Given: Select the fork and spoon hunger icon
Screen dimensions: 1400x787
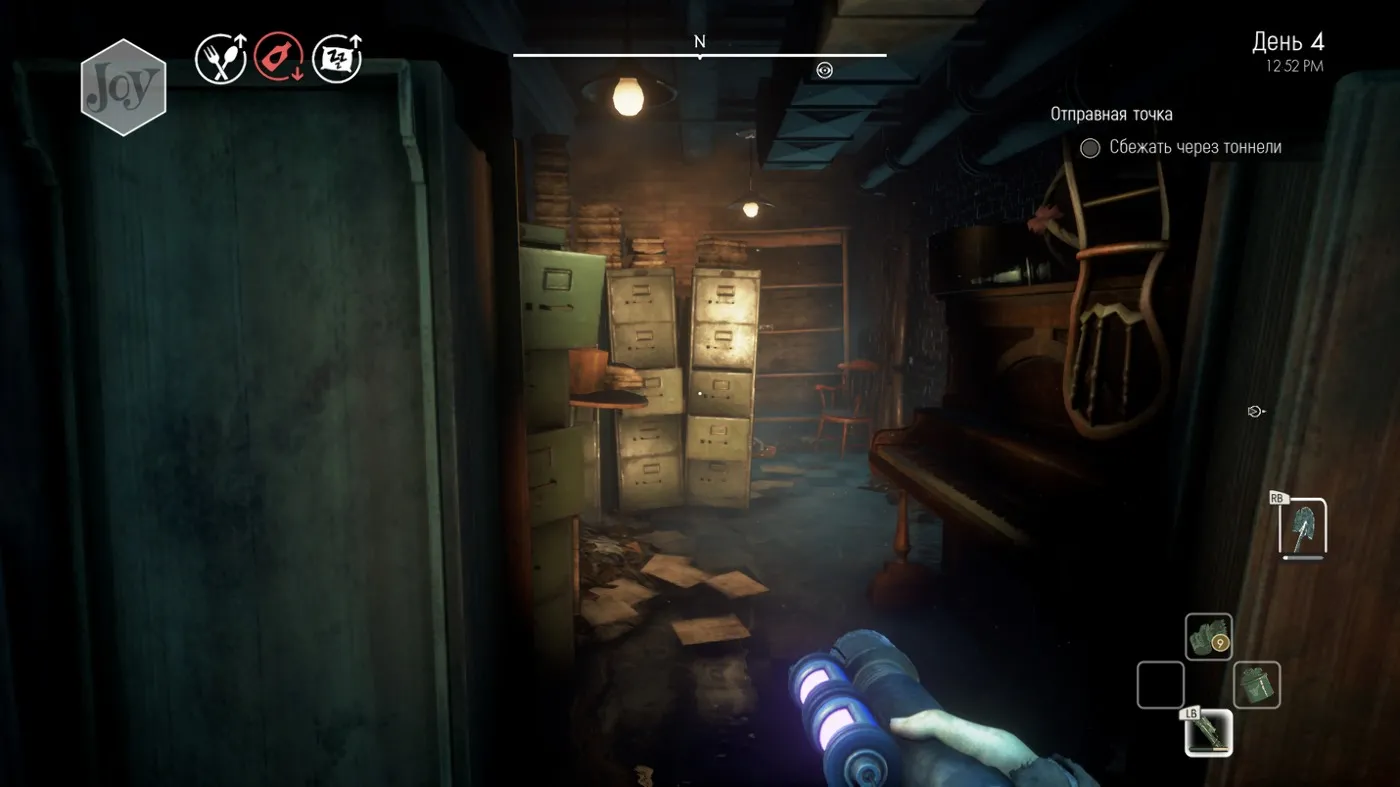Looking at the screenshot, I should point(221,59).
